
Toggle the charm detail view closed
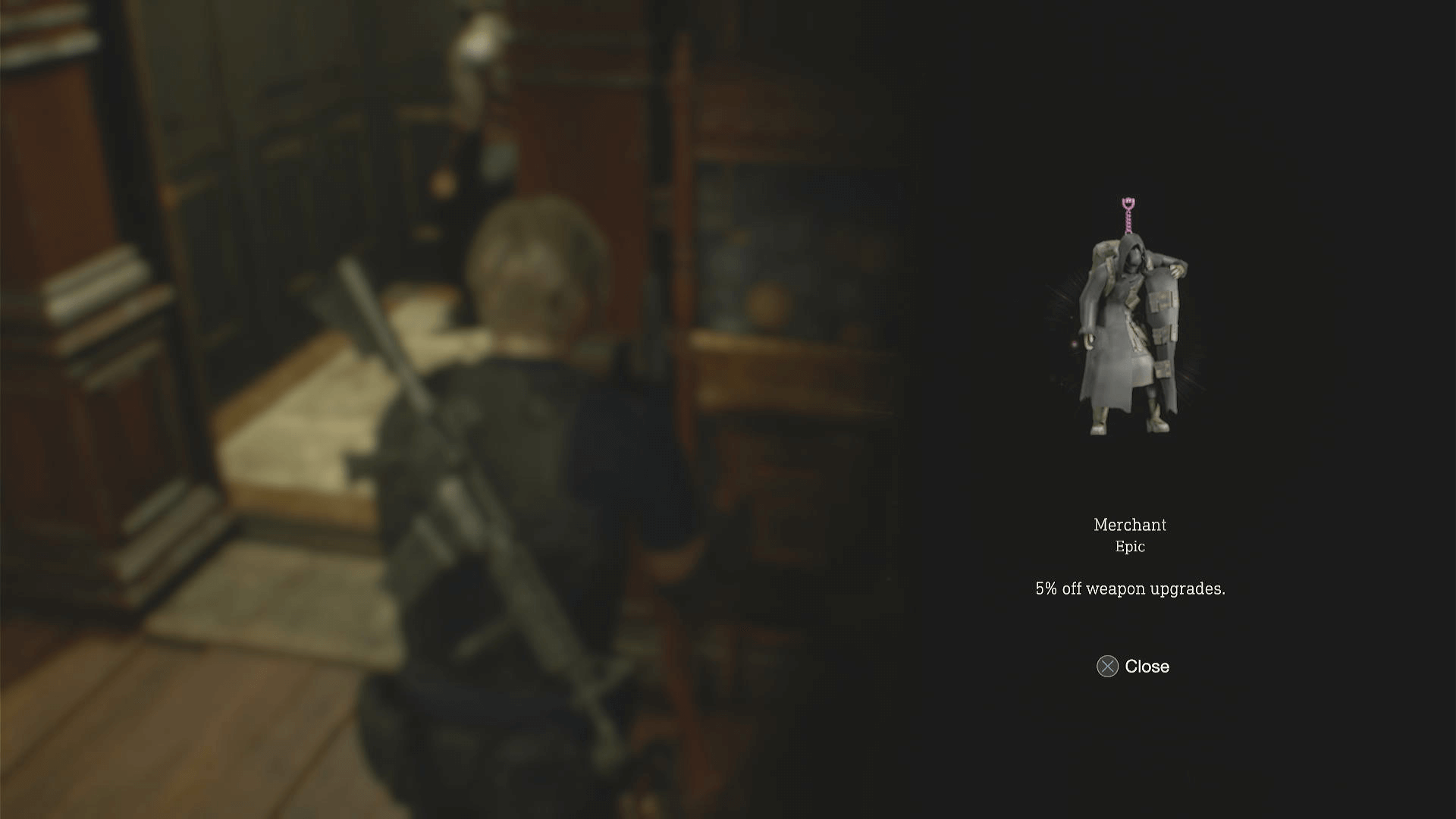point(1134,667)
